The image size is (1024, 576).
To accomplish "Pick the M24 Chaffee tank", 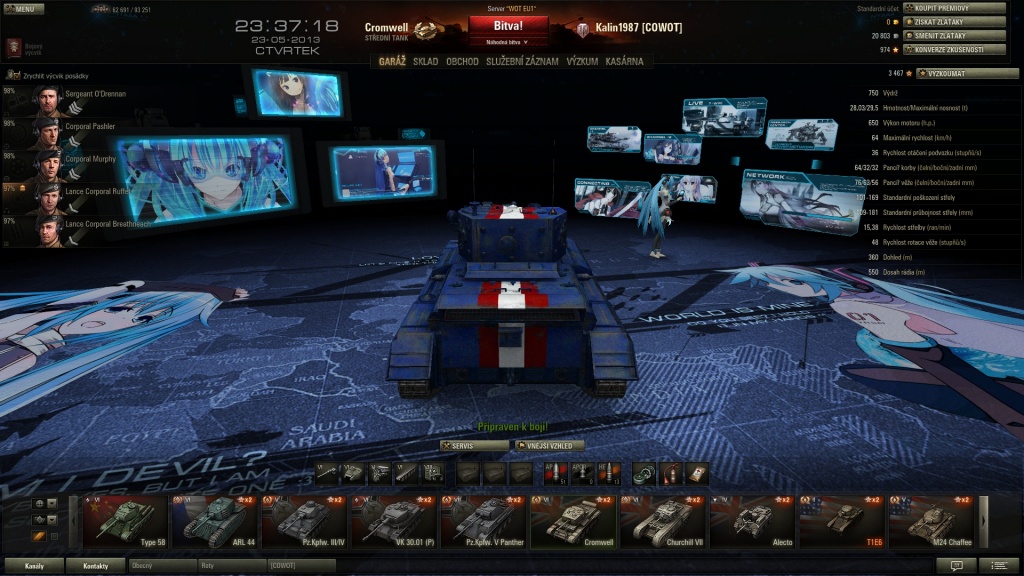I will click(x=932, y=520).
